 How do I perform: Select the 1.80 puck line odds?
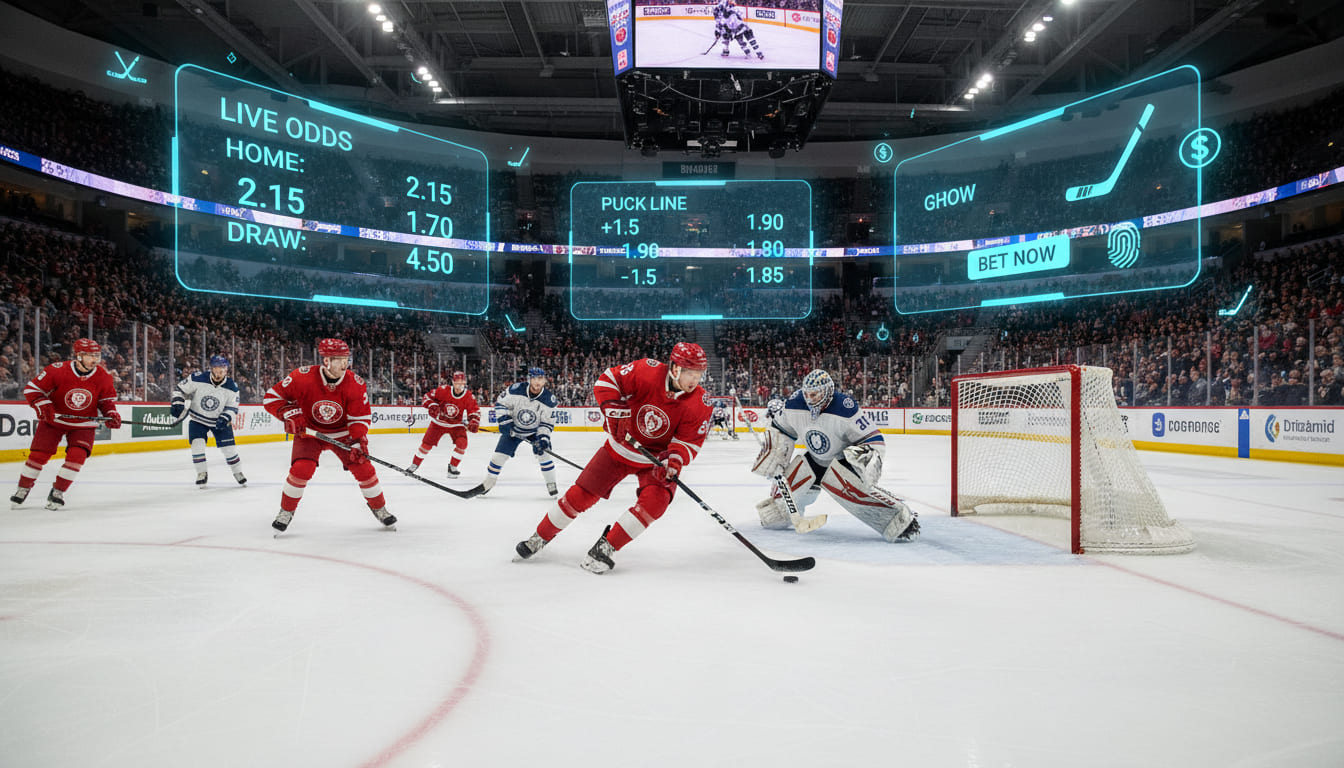coord(765,249)
